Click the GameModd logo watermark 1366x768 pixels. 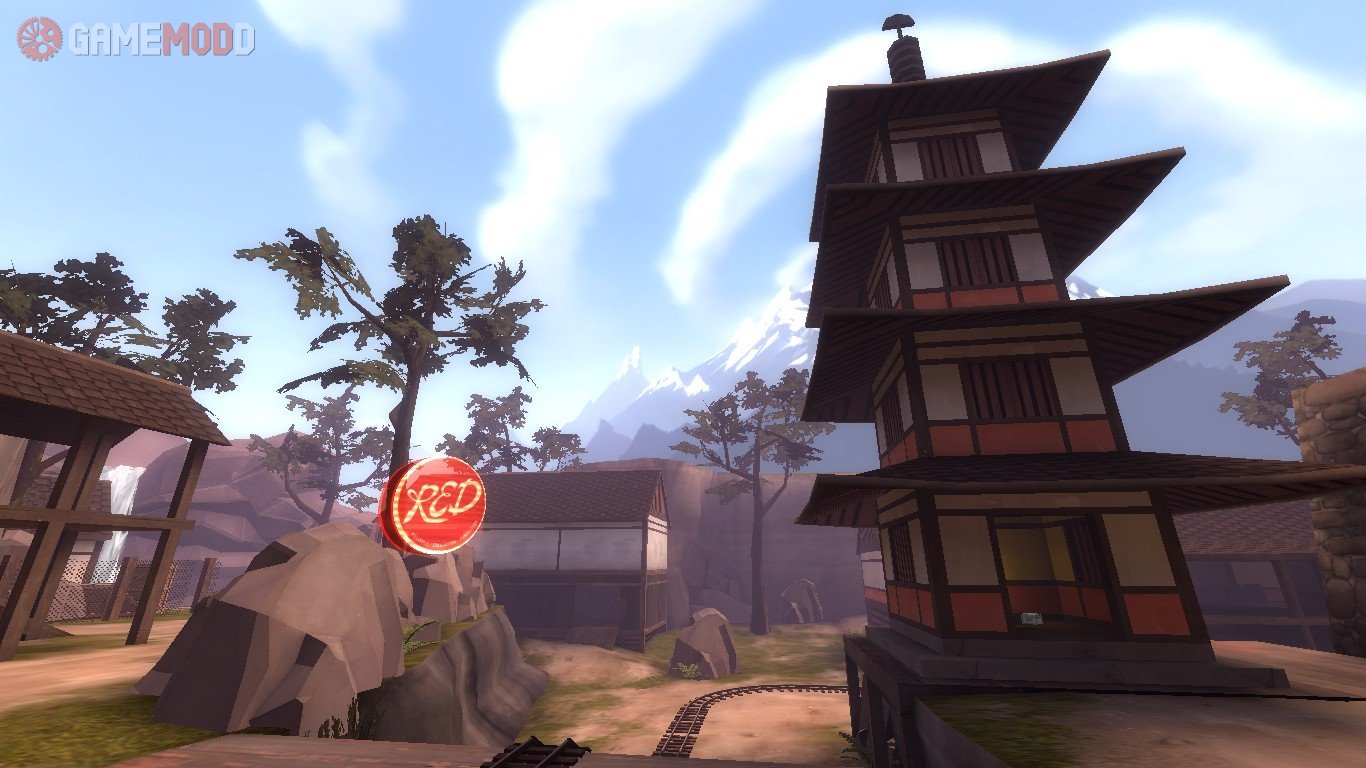[136, 39]
